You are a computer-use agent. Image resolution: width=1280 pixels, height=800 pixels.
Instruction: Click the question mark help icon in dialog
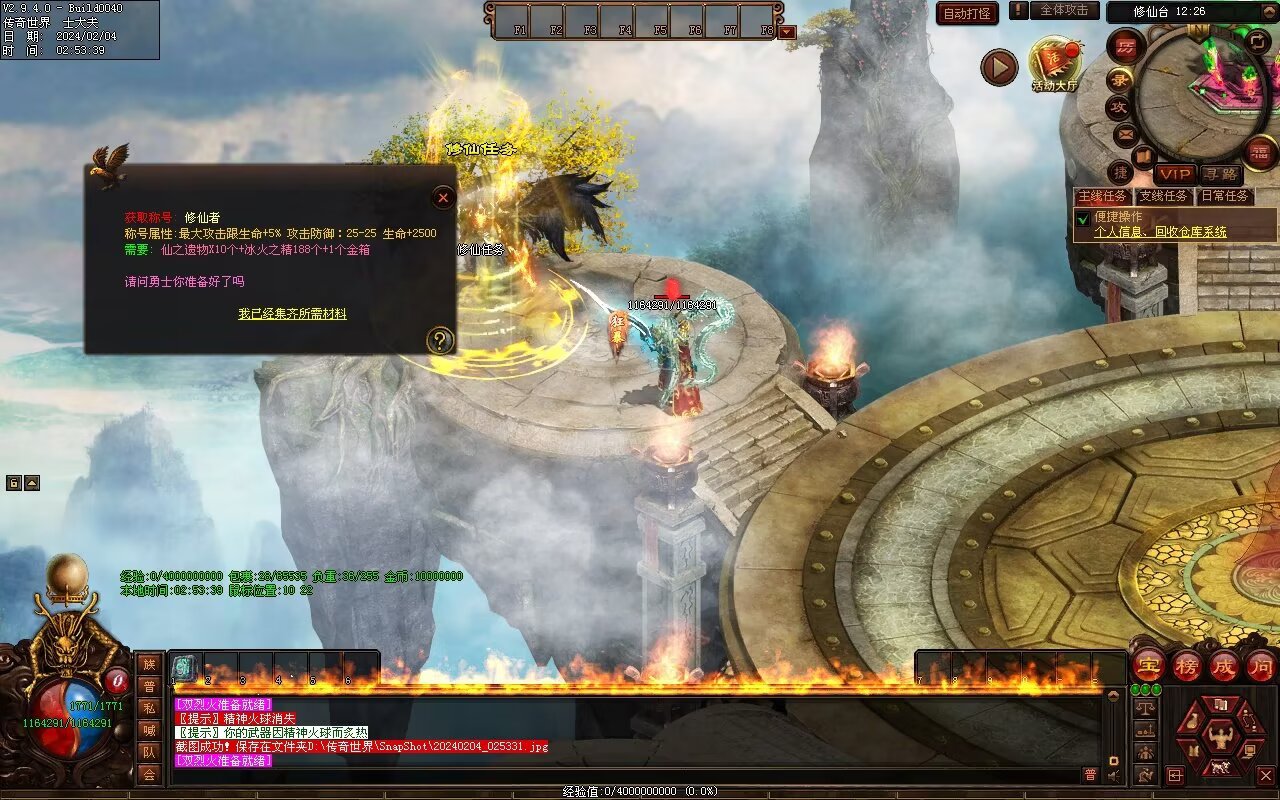440,341
